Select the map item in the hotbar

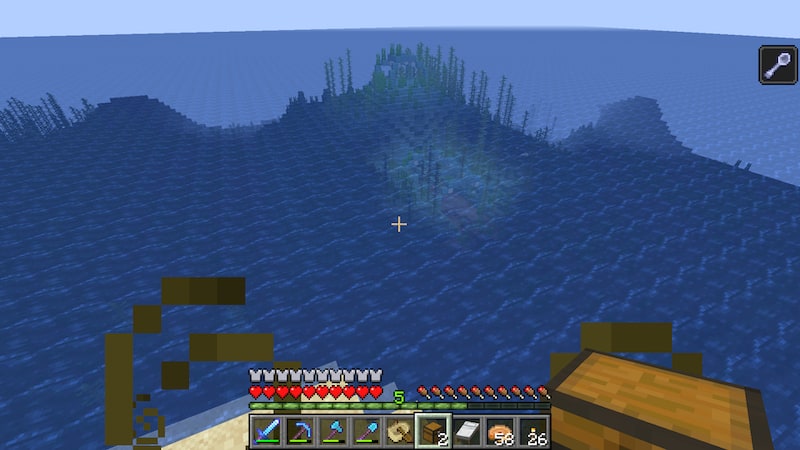(399, 431)
